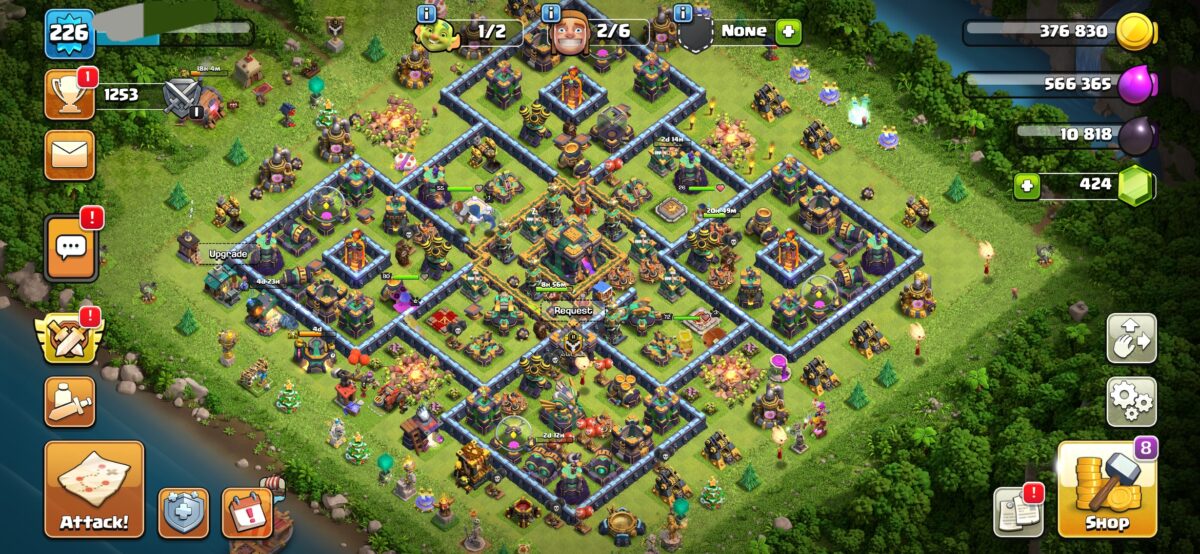Show info for the shield status
The image size is (1200, 554).
pyautogui.click(x=683, y=13)
